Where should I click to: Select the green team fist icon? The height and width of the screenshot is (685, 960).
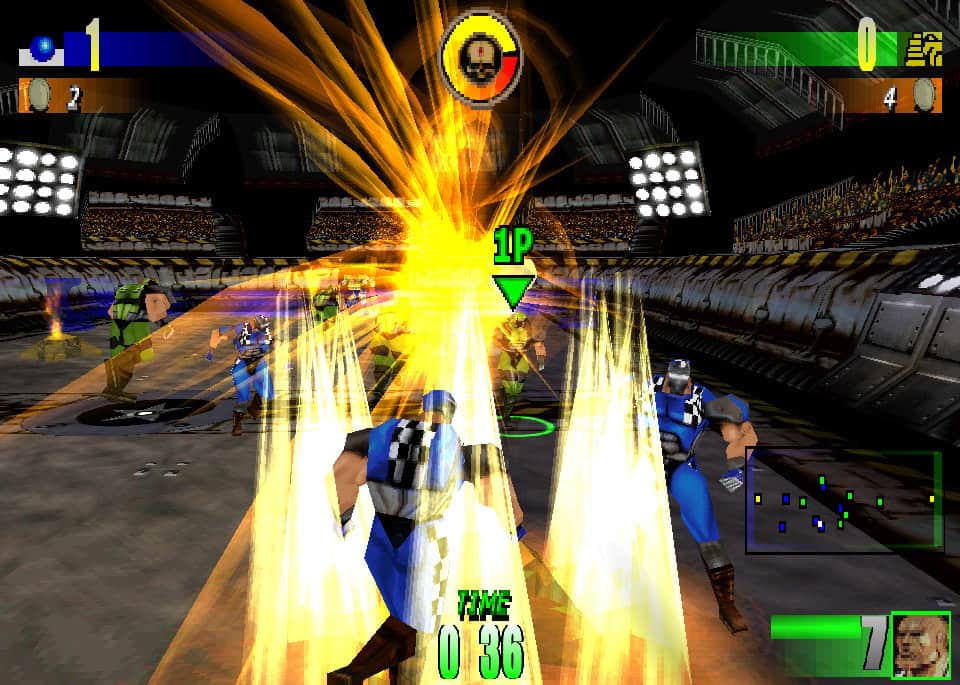tap(922, 48)
